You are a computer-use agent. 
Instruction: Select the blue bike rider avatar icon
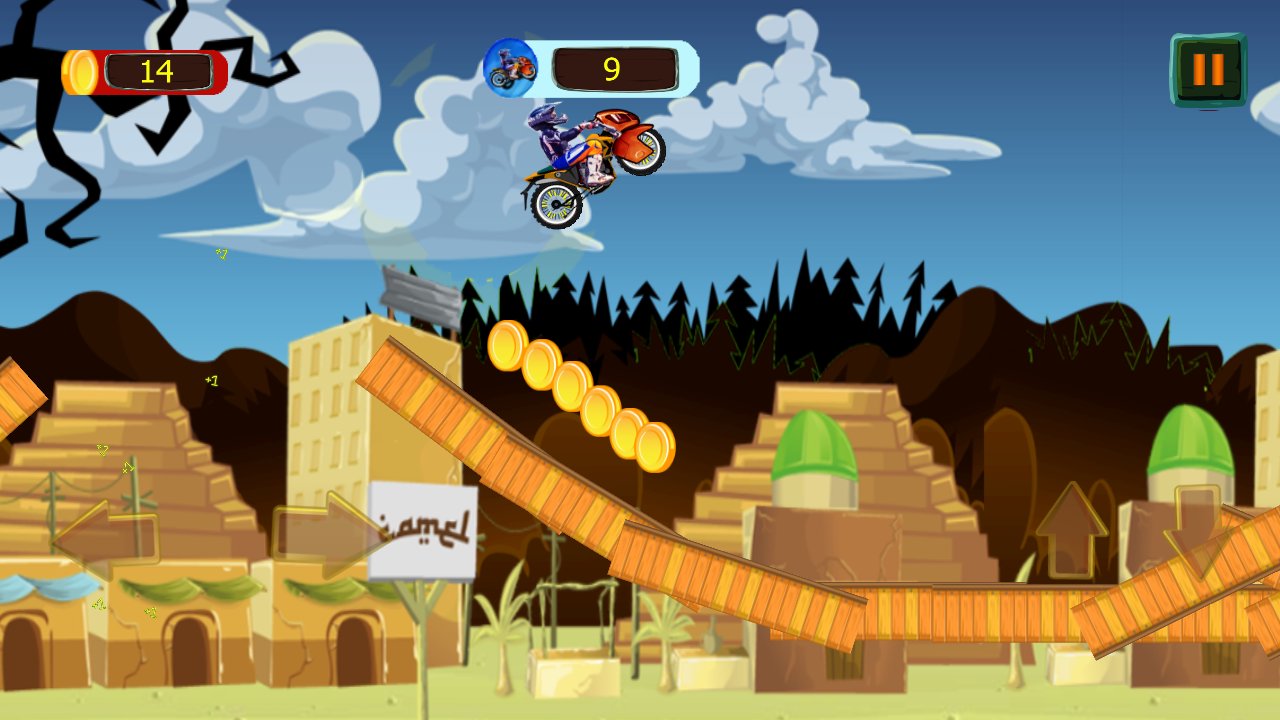[x=509, y=67]
